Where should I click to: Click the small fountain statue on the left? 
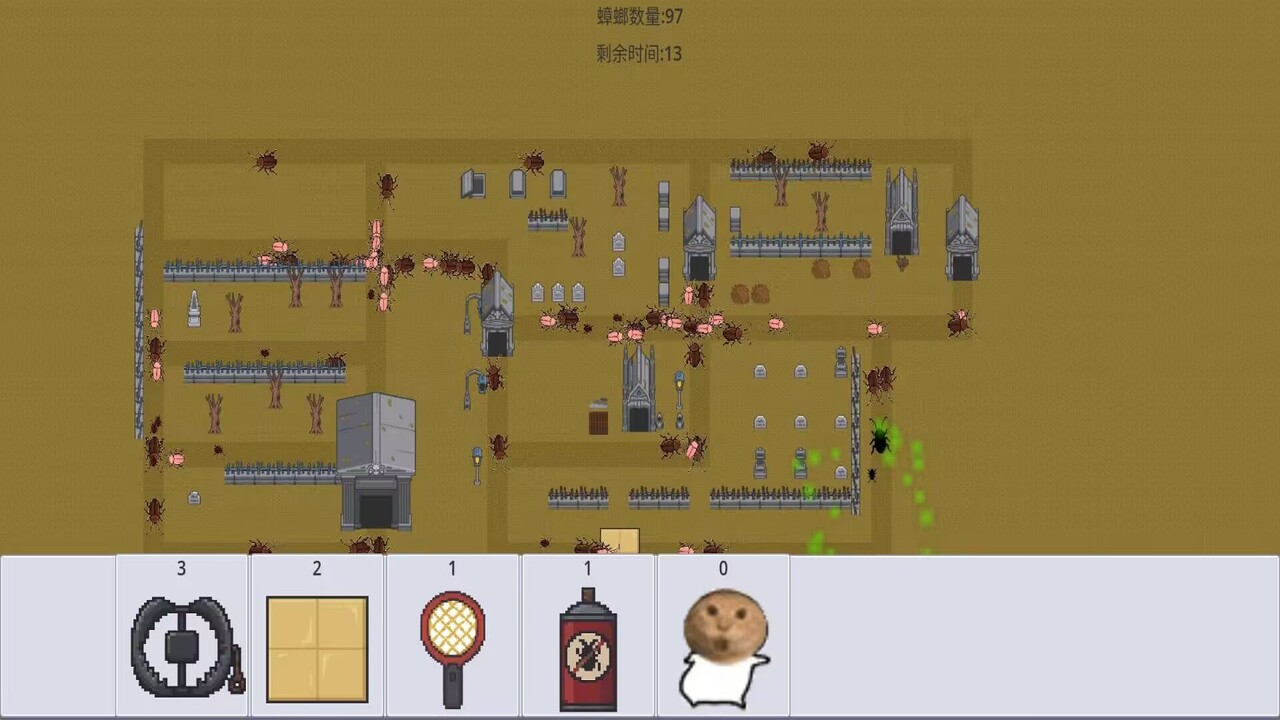[x=192, y=310]
